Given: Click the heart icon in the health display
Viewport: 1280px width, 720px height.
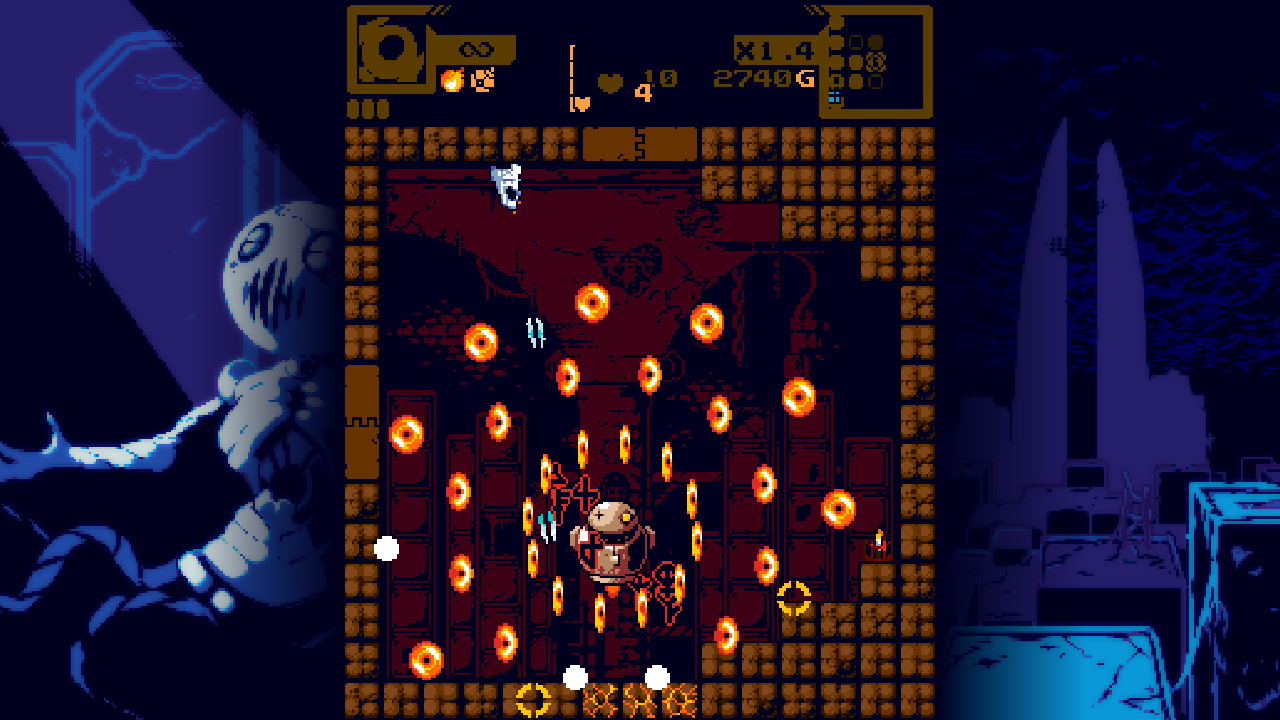Looking at the screenshot, I should pyautogui.click(x=608, y=81).
